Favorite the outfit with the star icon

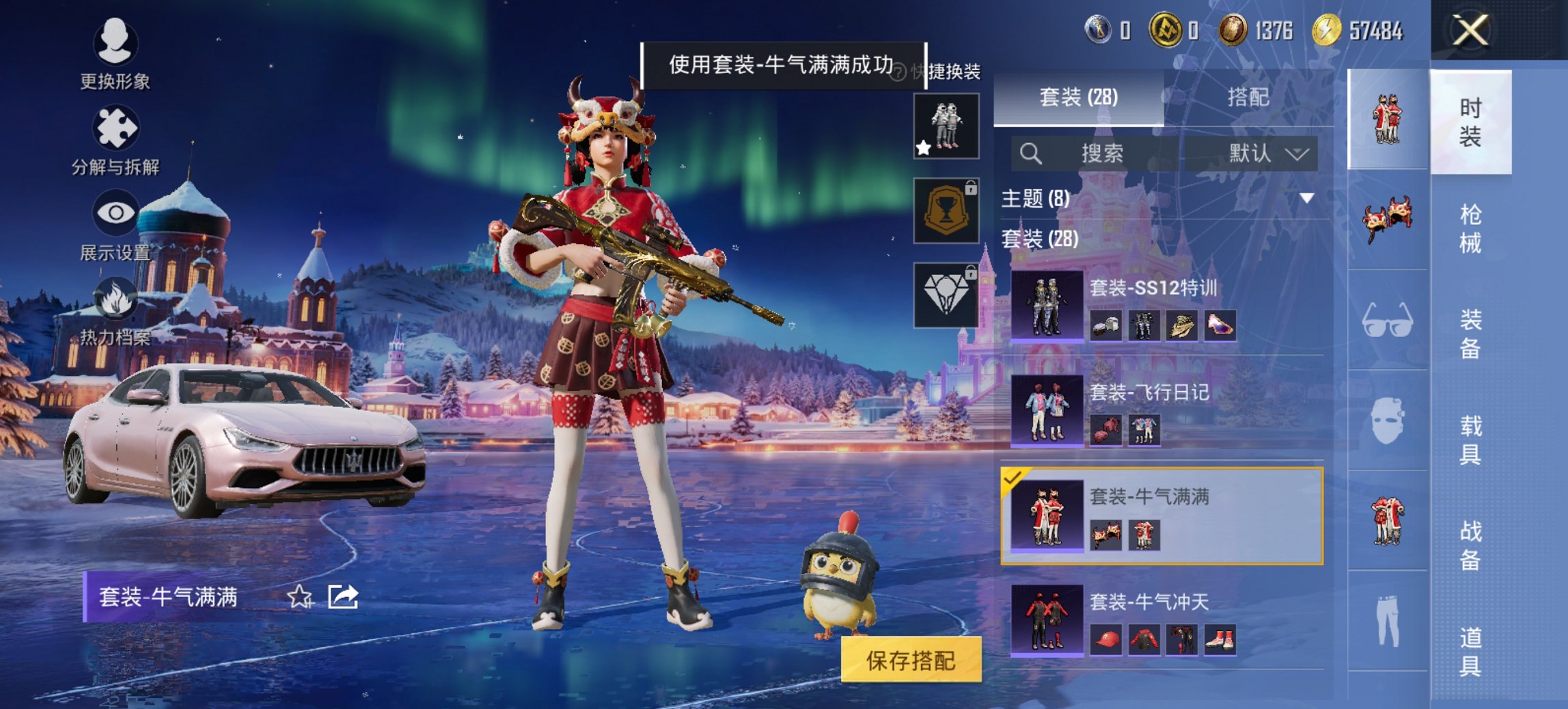click(299, 597)
